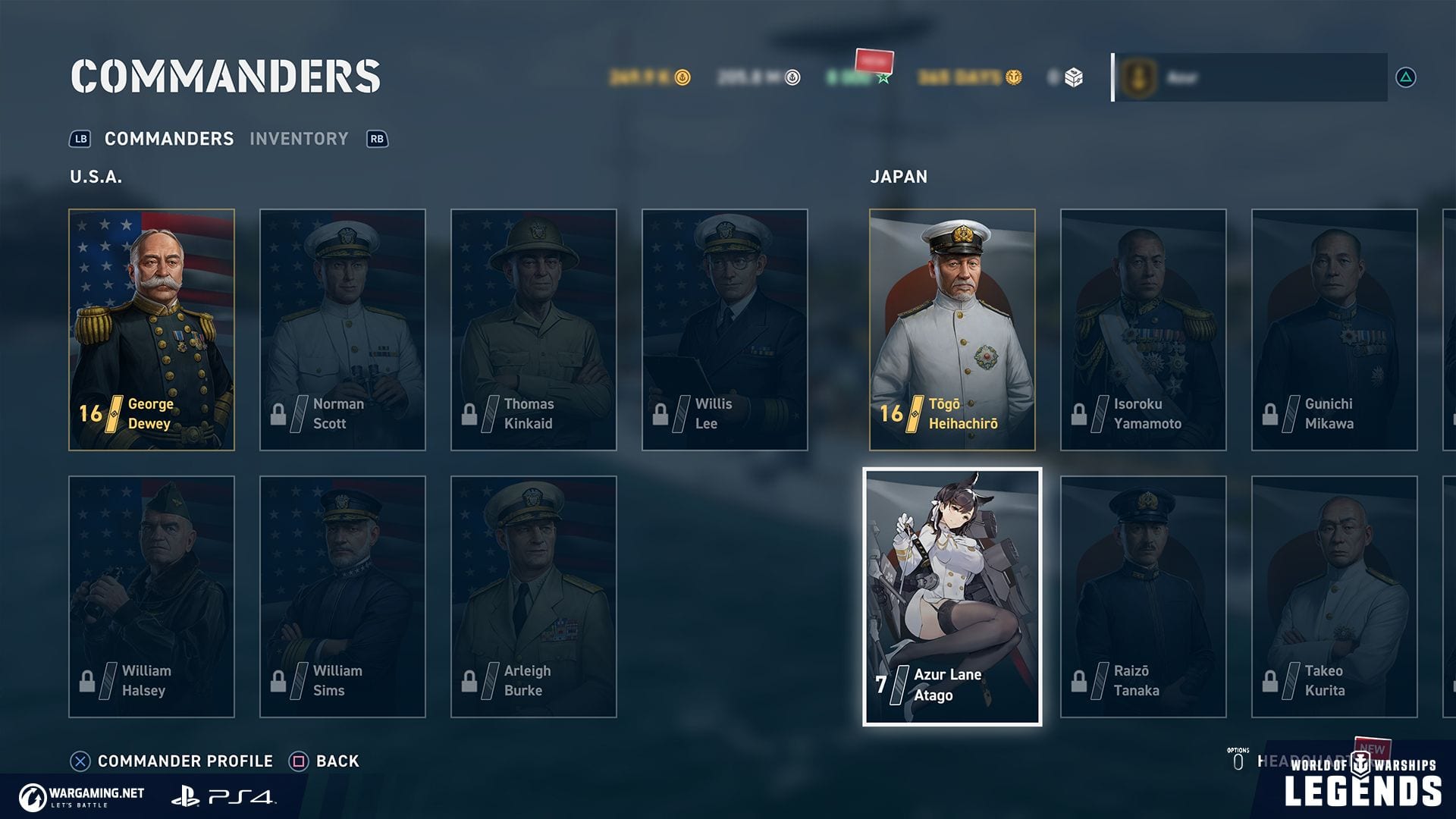Go back using the Back option

tap(337, 761)
